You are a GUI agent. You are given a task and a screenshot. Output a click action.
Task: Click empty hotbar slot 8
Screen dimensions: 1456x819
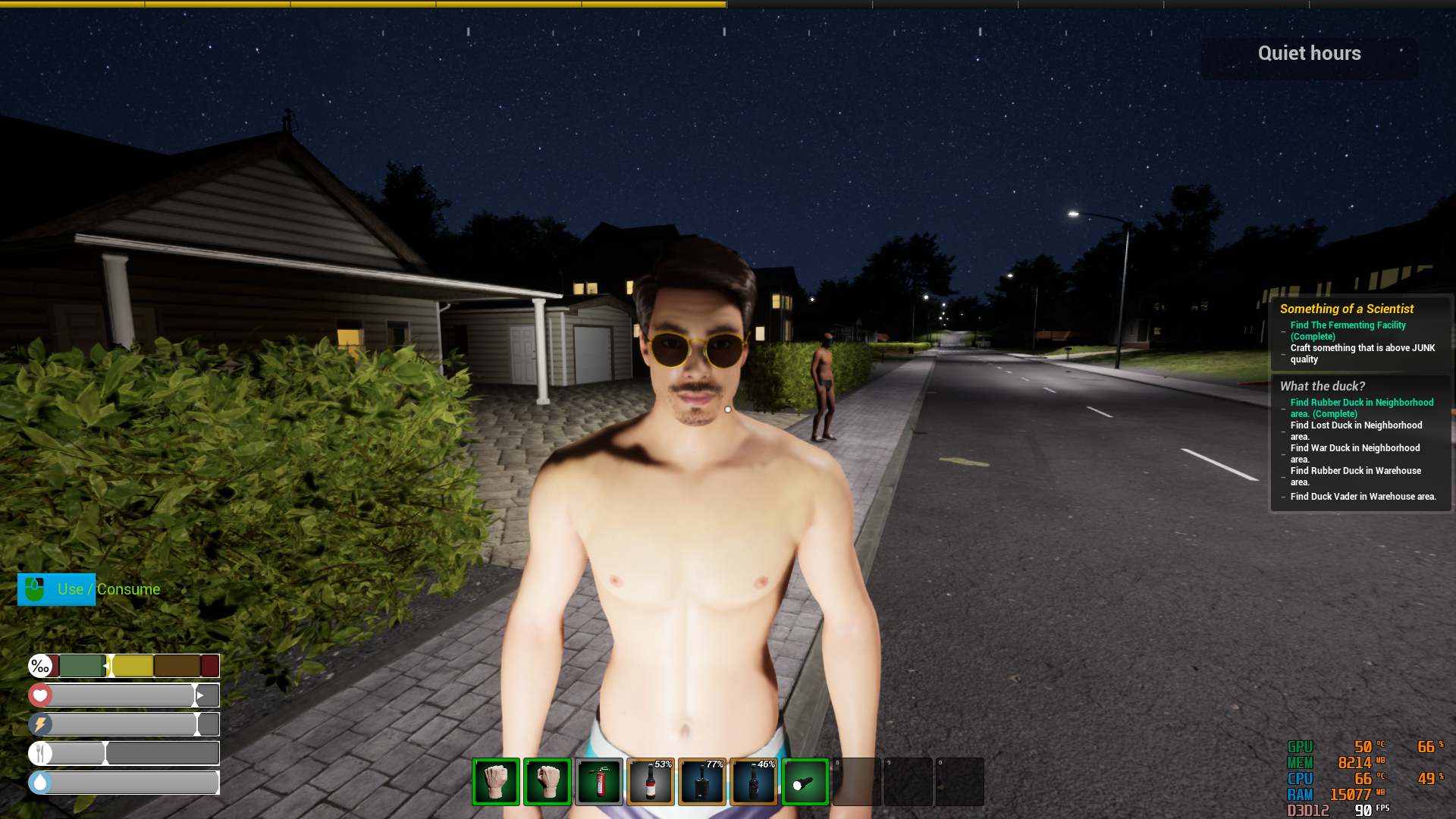pos(856,781)
